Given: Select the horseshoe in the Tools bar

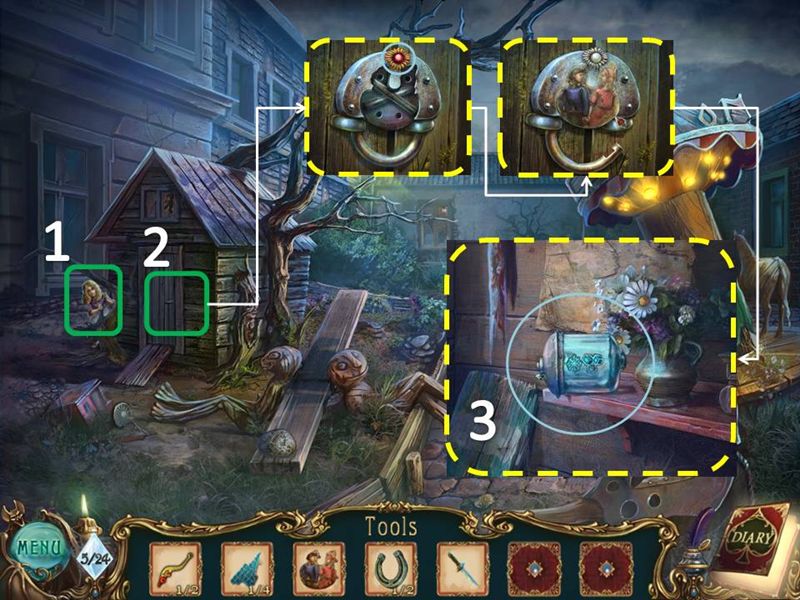Looking at the screenshot, I should 390,566.
